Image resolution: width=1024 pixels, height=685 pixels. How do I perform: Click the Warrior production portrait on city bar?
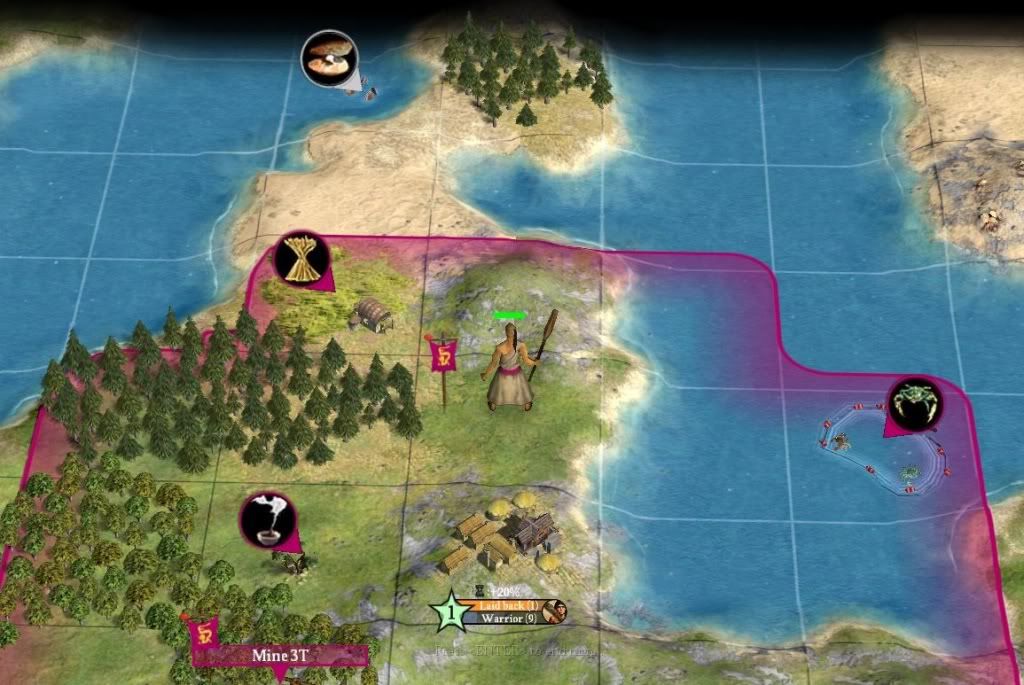pyautogui.click(x=556, y=611)
